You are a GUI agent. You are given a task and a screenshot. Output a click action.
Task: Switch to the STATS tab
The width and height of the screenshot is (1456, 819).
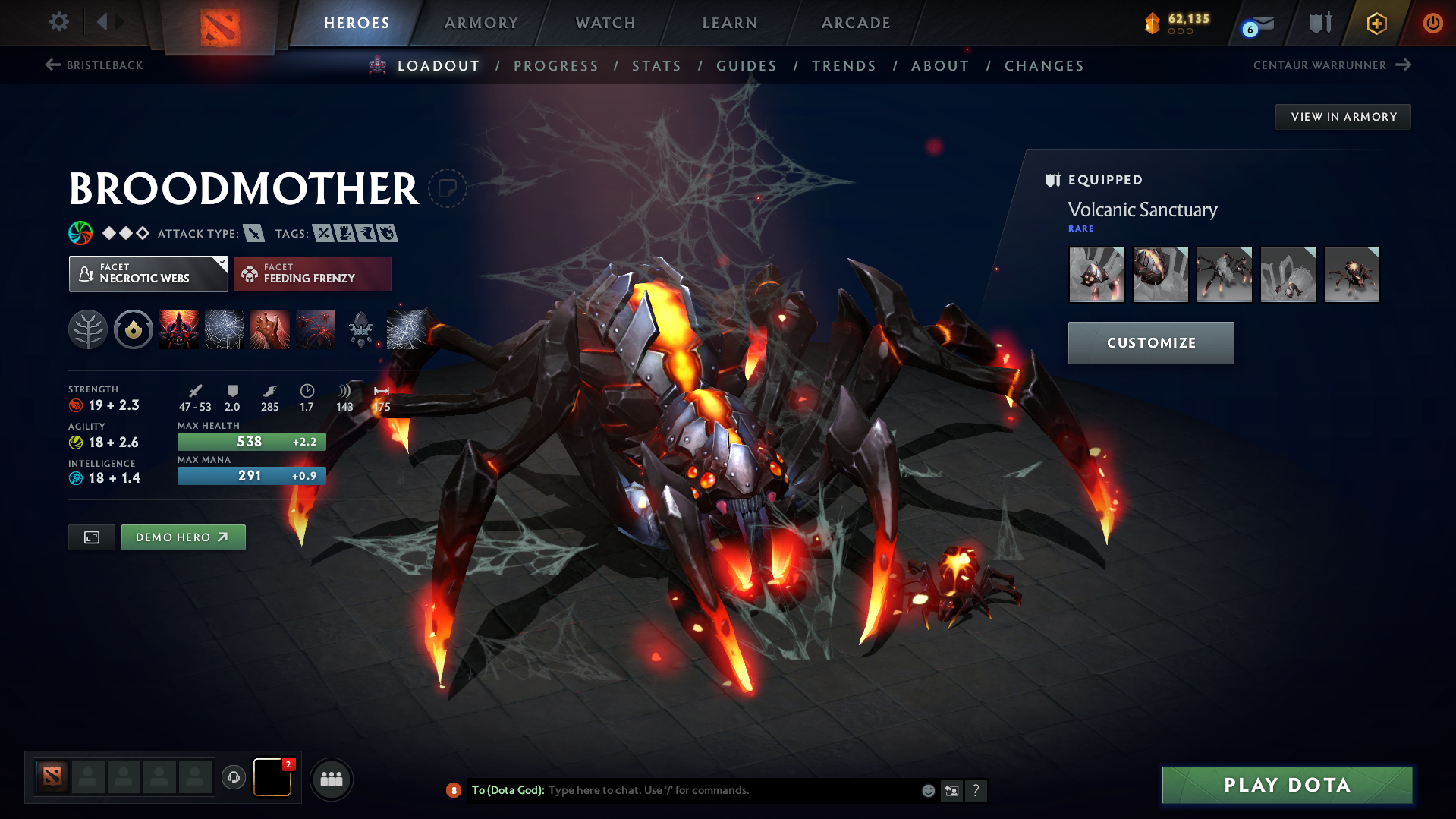(656, 65)
